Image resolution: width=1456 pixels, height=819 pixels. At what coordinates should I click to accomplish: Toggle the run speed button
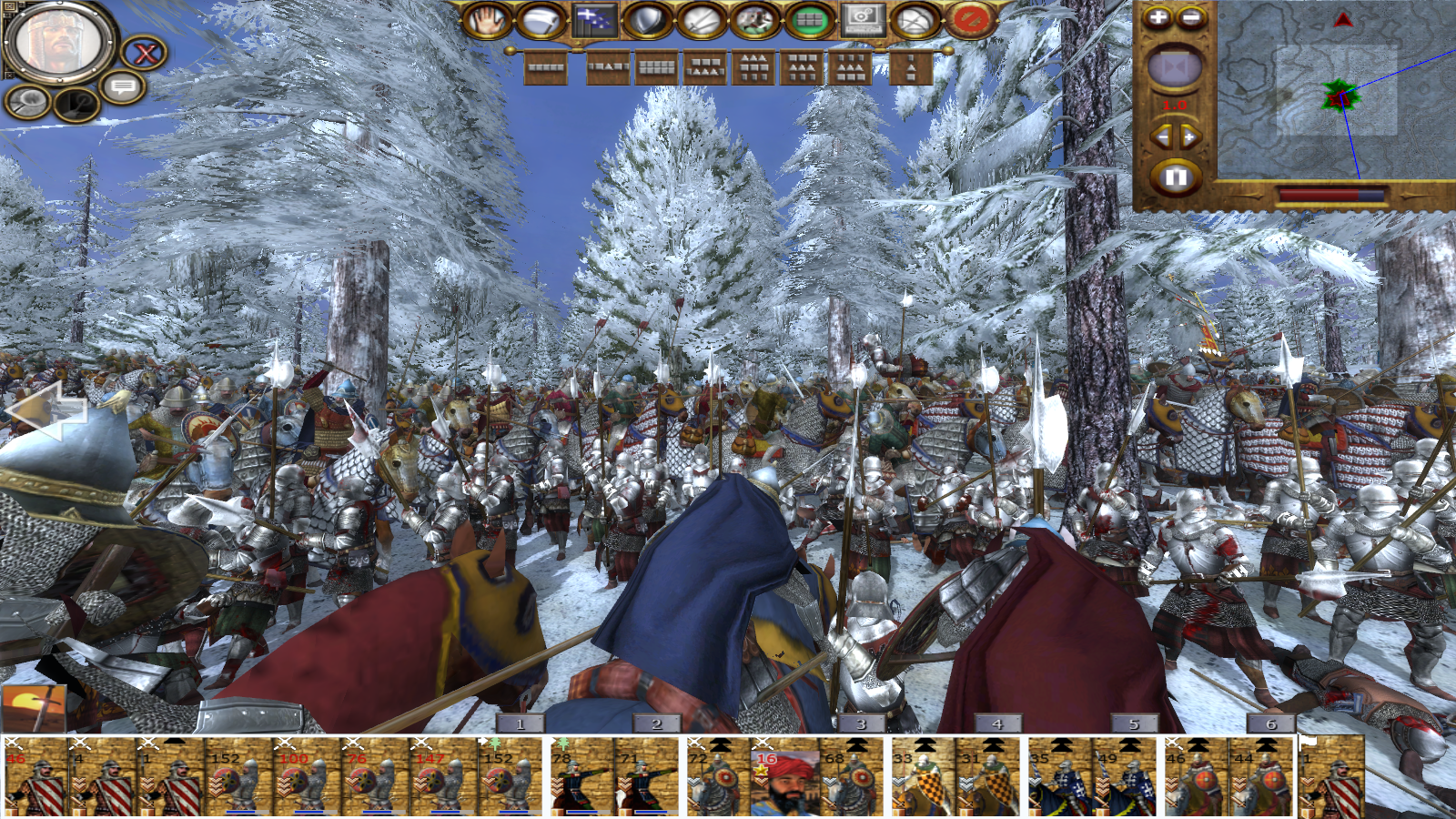coord(755,20)
